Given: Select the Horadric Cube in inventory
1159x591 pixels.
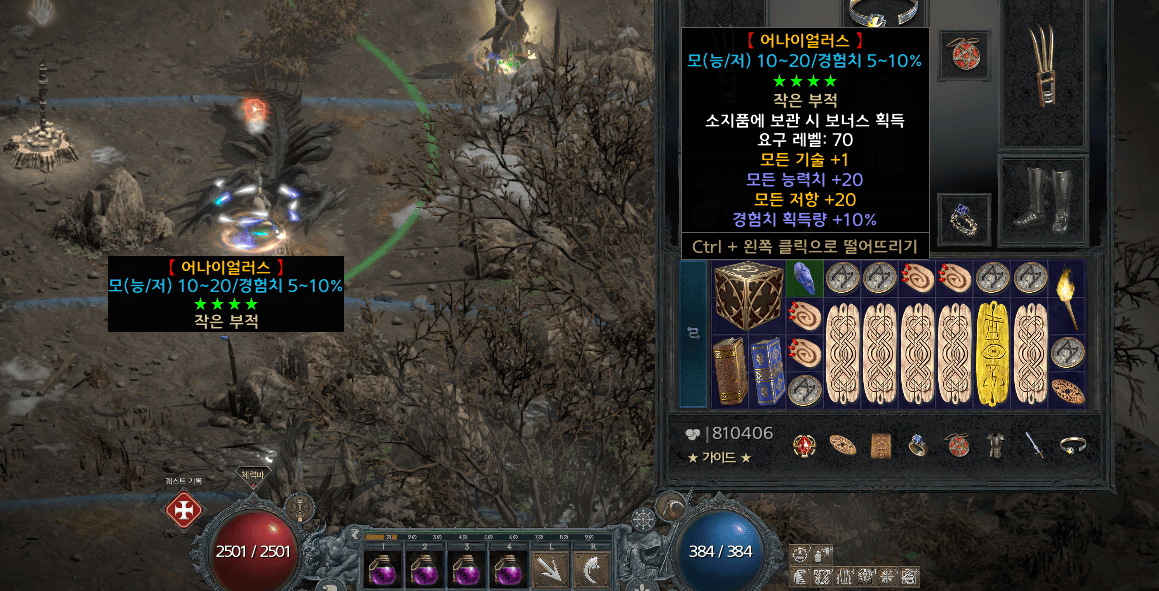Looking at the screenshot, I should pos(748,296).
